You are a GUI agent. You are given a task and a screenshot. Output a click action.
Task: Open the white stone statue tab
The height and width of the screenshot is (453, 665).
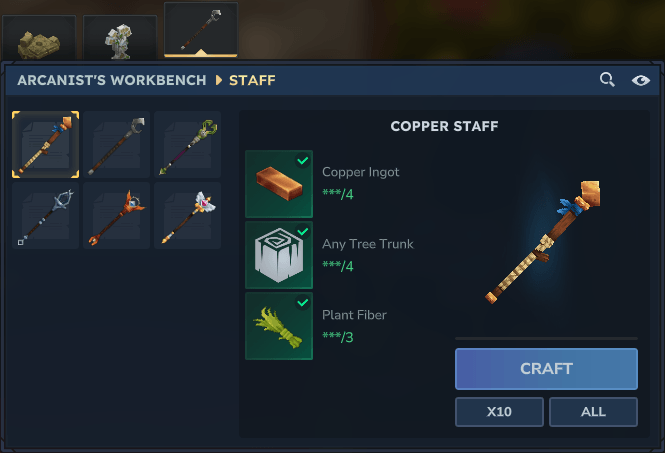pos(118,37)
